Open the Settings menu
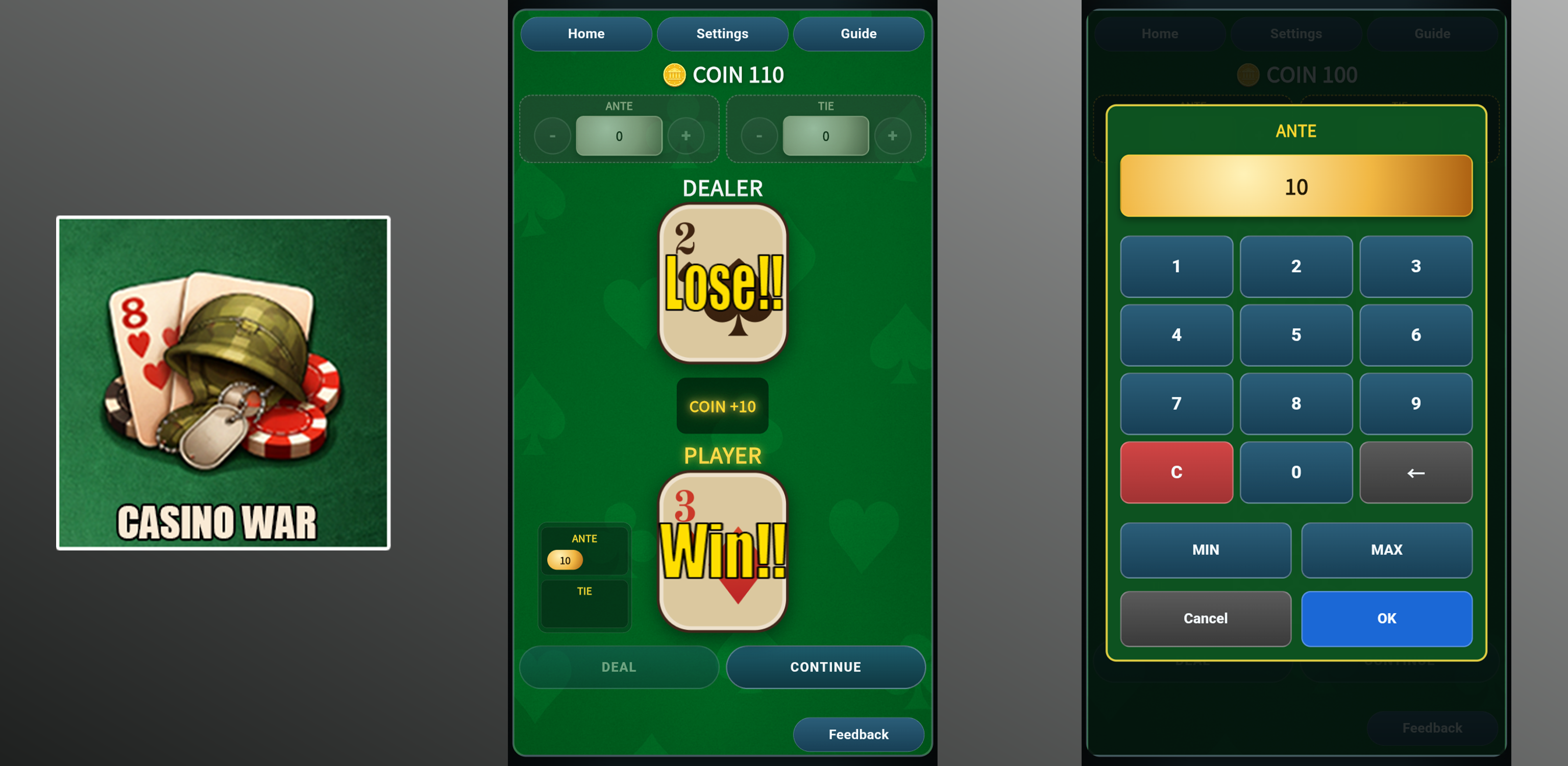1568x766 pixels. click(x=722, y=34)
